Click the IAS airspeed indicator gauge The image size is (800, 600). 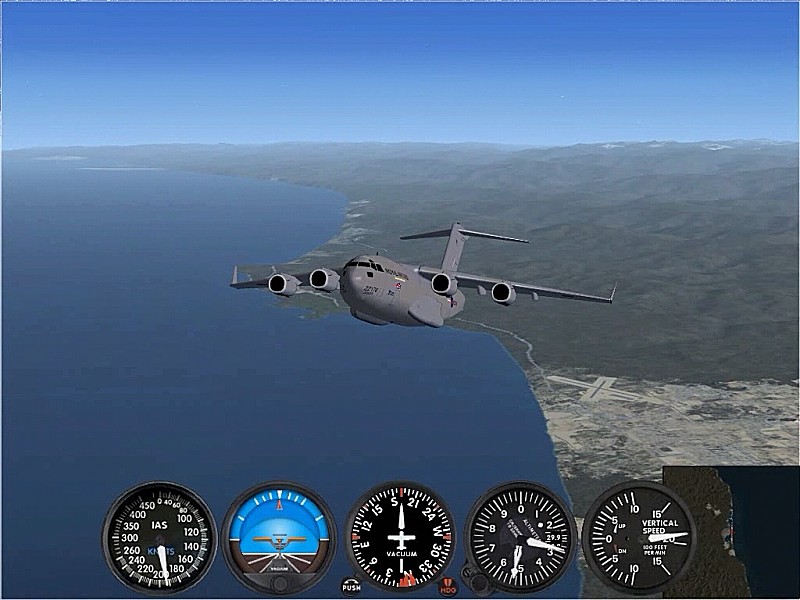click(x=159, y=538)
